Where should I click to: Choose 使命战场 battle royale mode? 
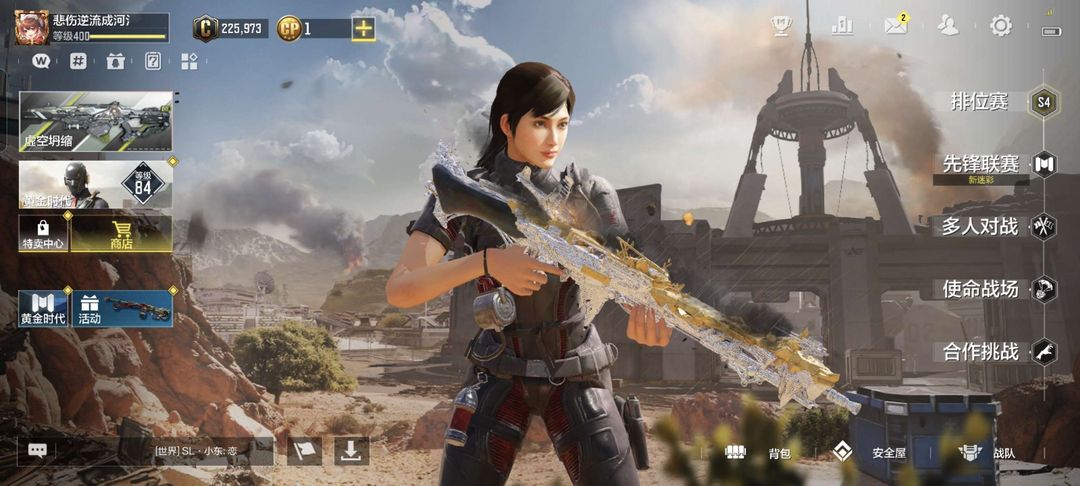coord(980,289)
